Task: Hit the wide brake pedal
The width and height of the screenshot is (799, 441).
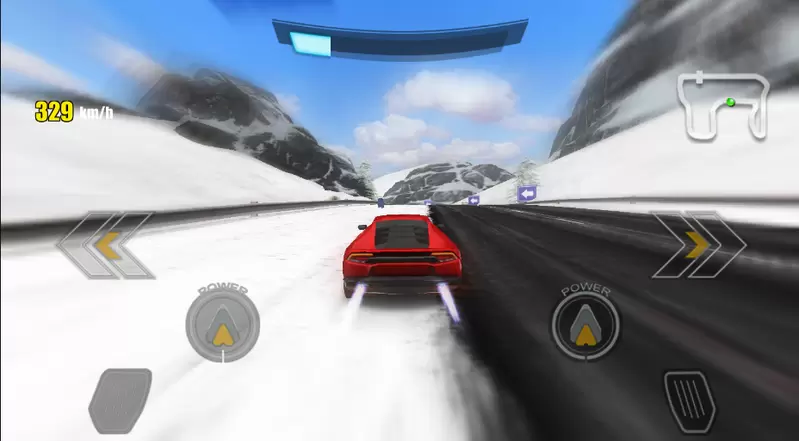Action: click(x=120, y=400)
